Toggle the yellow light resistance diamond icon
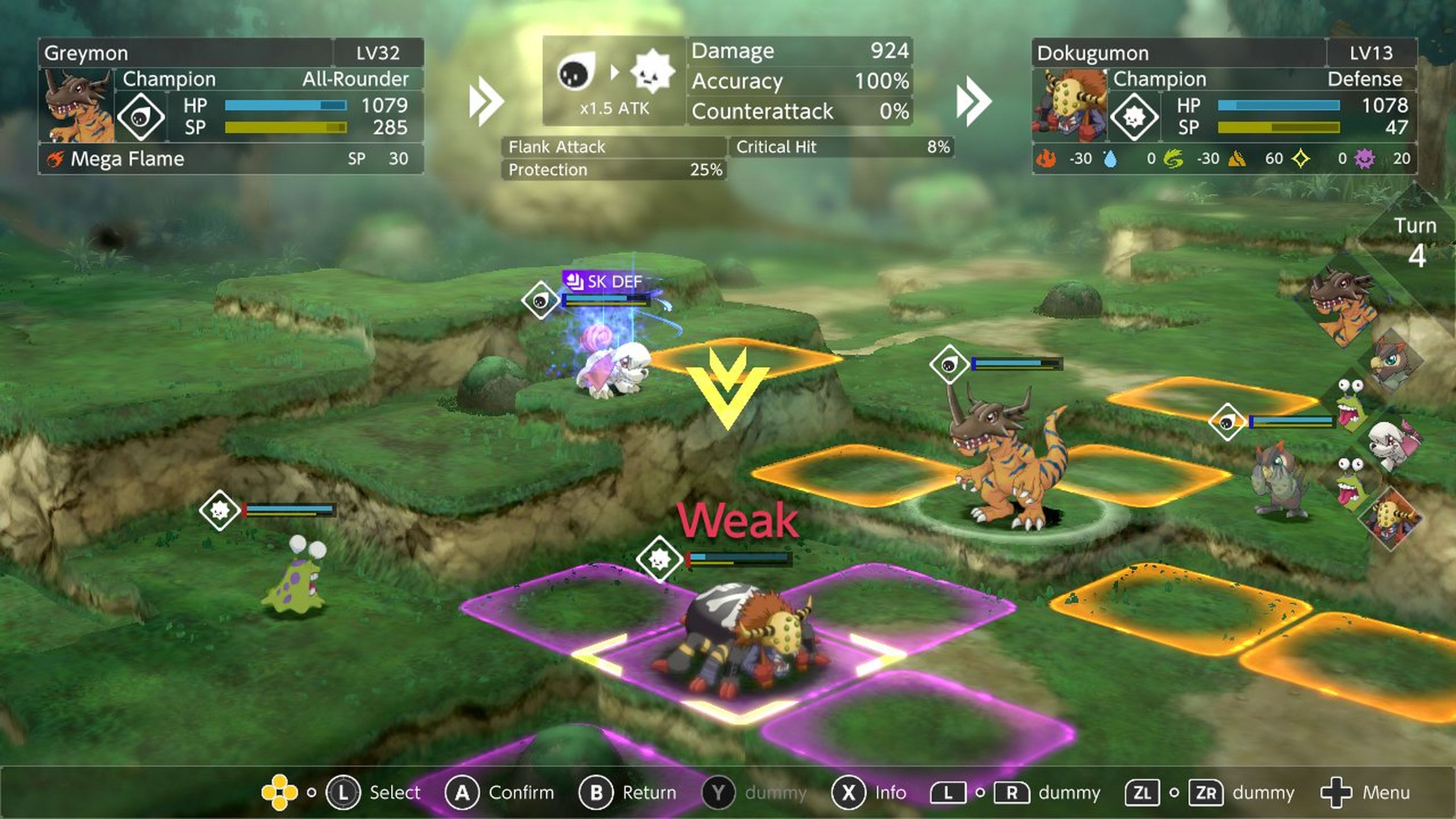The image size is (1456, 819). coord(1301,159)
